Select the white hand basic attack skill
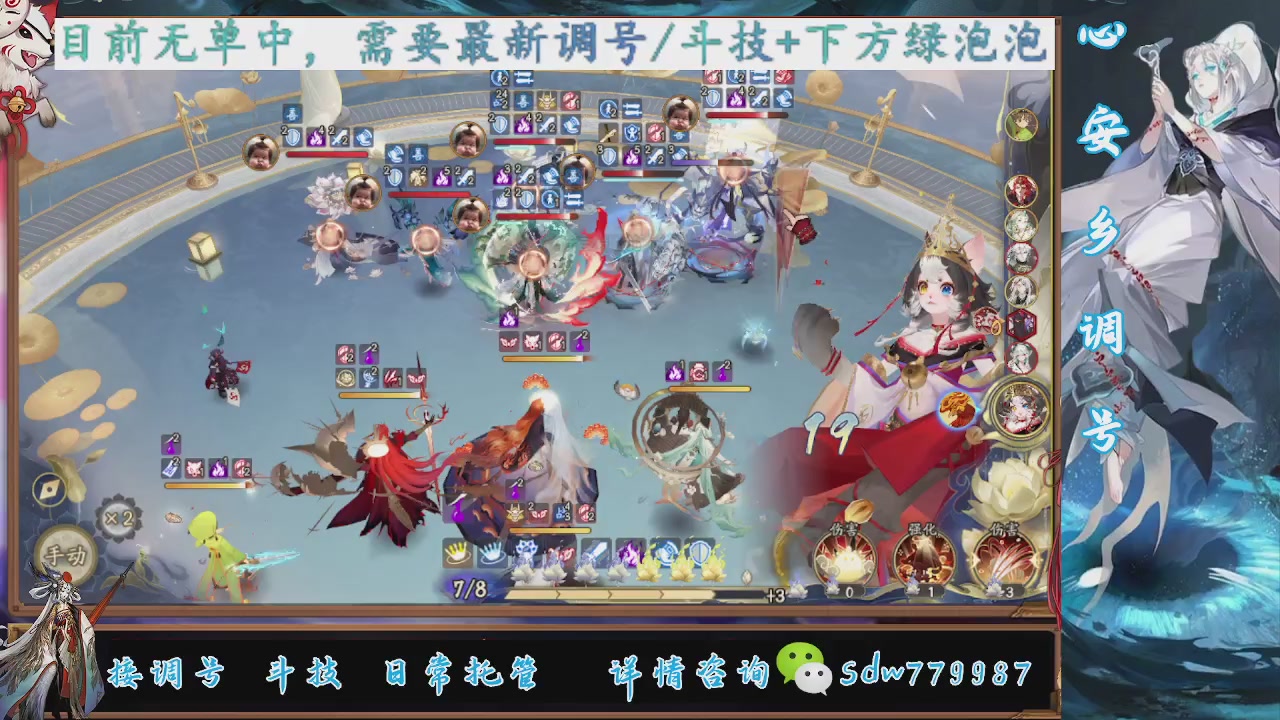The height and width of the screenshot is (720, 1280). click(458, 551)
